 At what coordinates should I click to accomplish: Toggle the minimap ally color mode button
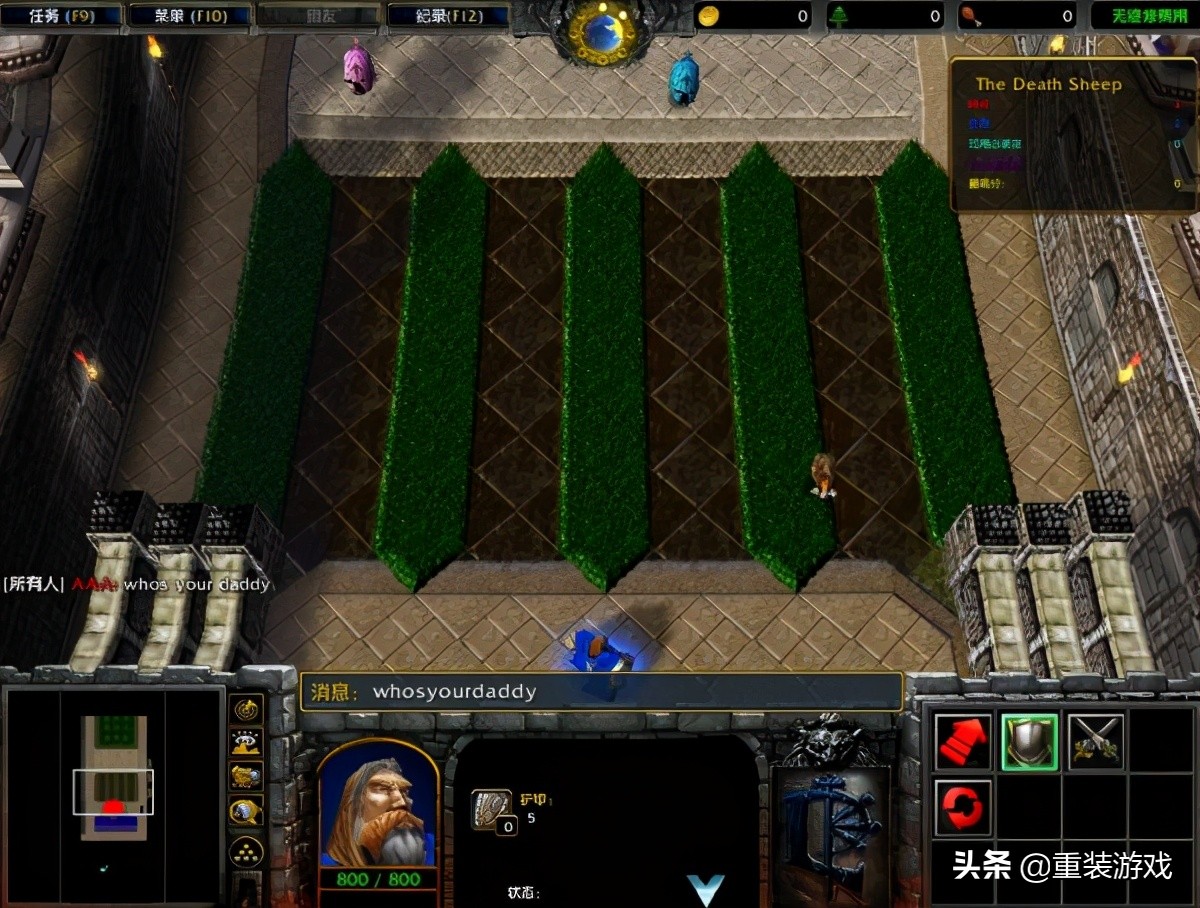[246, 776]
